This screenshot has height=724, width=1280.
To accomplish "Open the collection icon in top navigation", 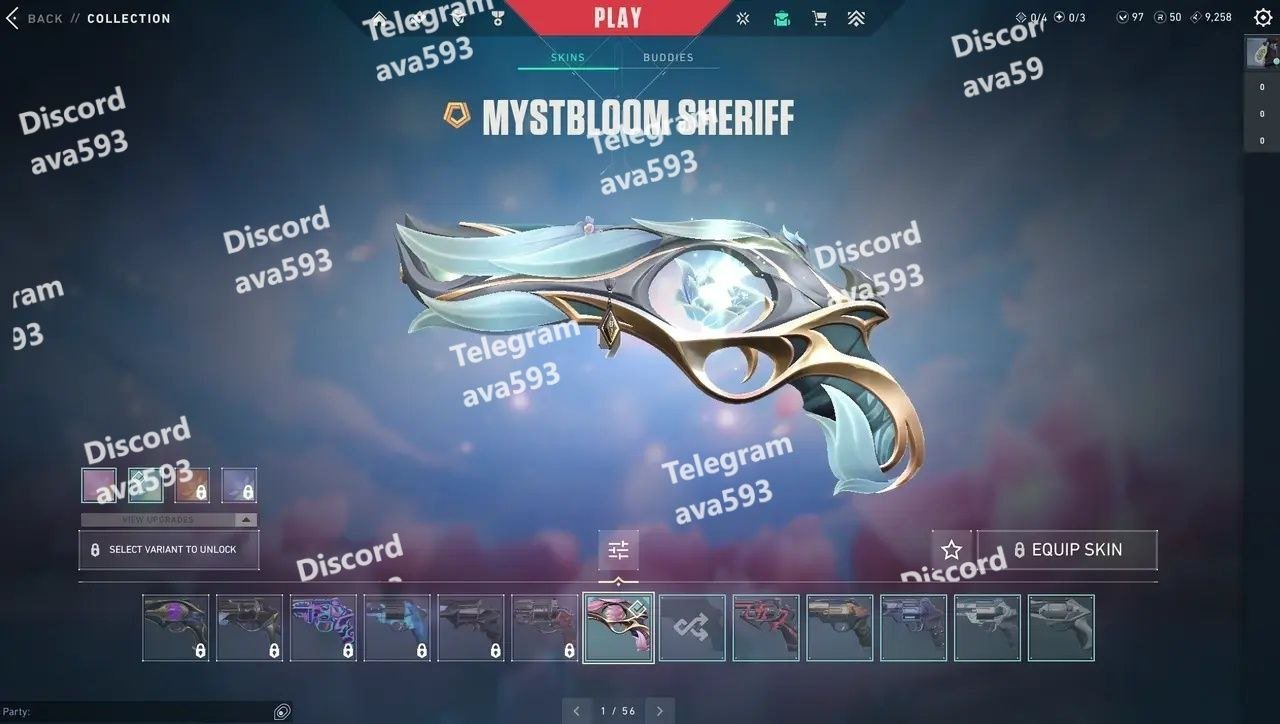I will click(781, 18).
